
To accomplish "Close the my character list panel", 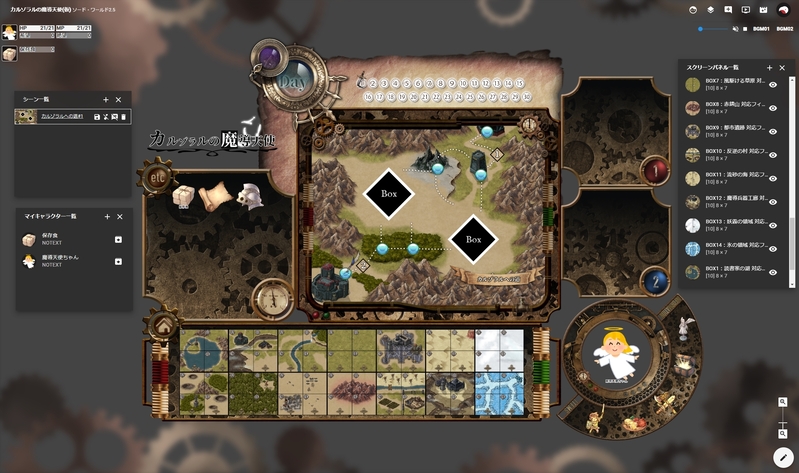I will pos(120,216).
